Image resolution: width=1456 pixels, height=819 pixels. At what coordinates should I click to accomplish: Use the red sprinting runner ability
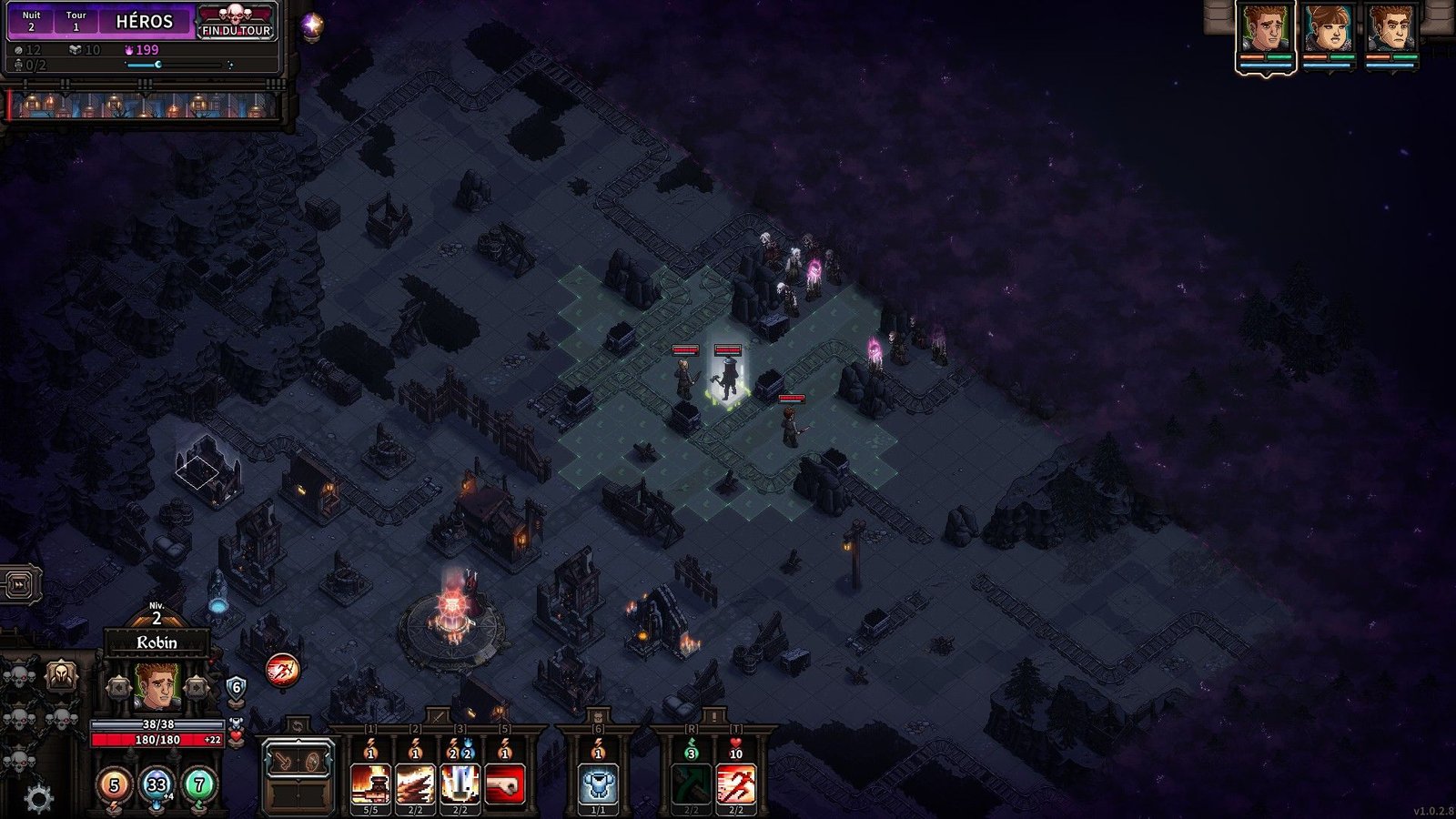coord(735,783)
